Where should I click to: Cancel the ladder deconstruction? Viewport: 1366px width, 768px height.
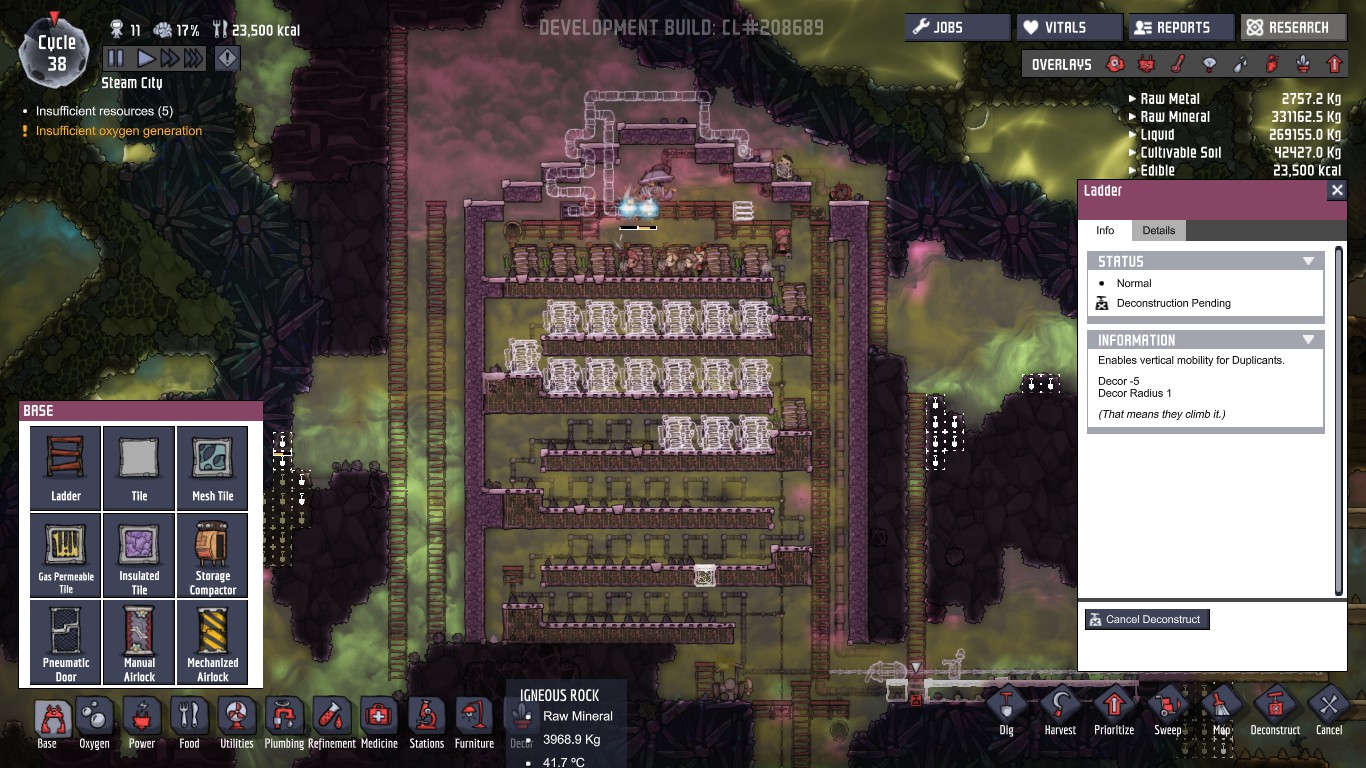(1147, 620)
